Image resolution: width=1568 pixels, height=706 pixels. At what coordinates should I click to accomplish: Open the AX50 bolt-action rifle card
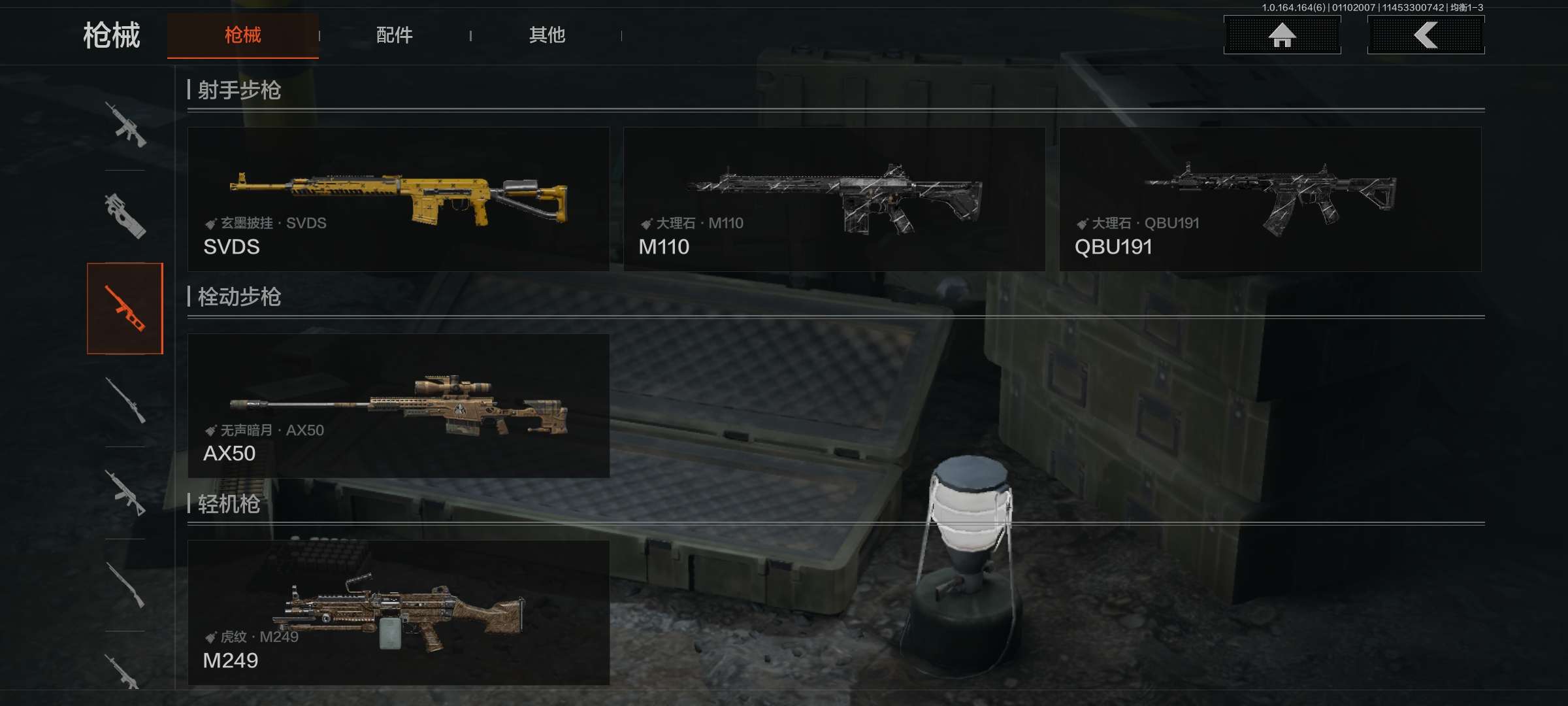pyautogui.click(x=399, y=406)
